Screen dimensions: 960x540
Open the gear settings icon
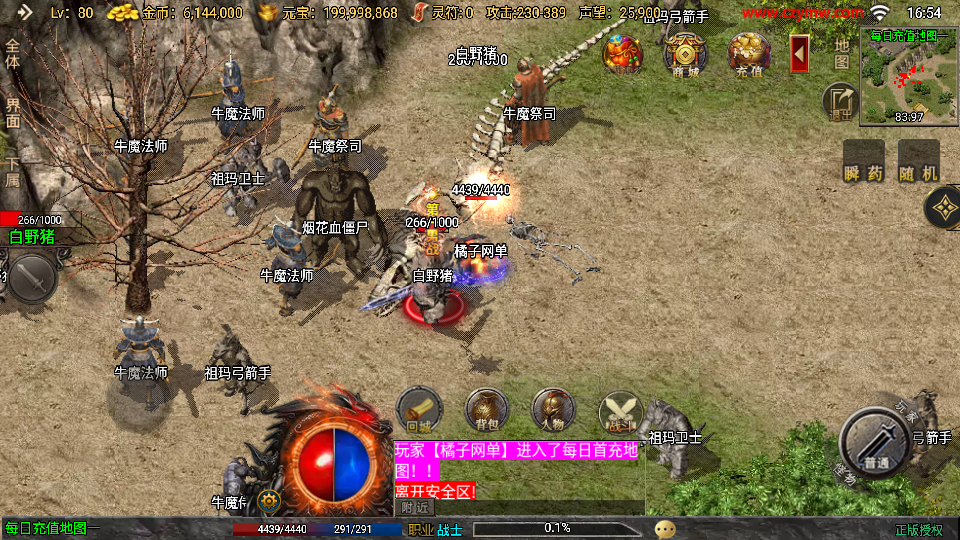click(267, 500)
